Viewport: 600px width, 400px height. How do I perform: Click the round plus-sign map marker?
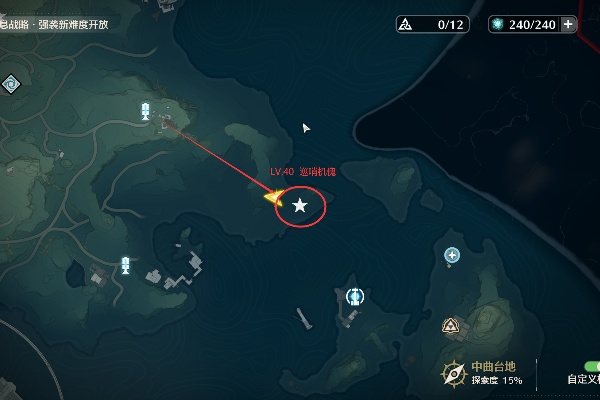[452, 255]
